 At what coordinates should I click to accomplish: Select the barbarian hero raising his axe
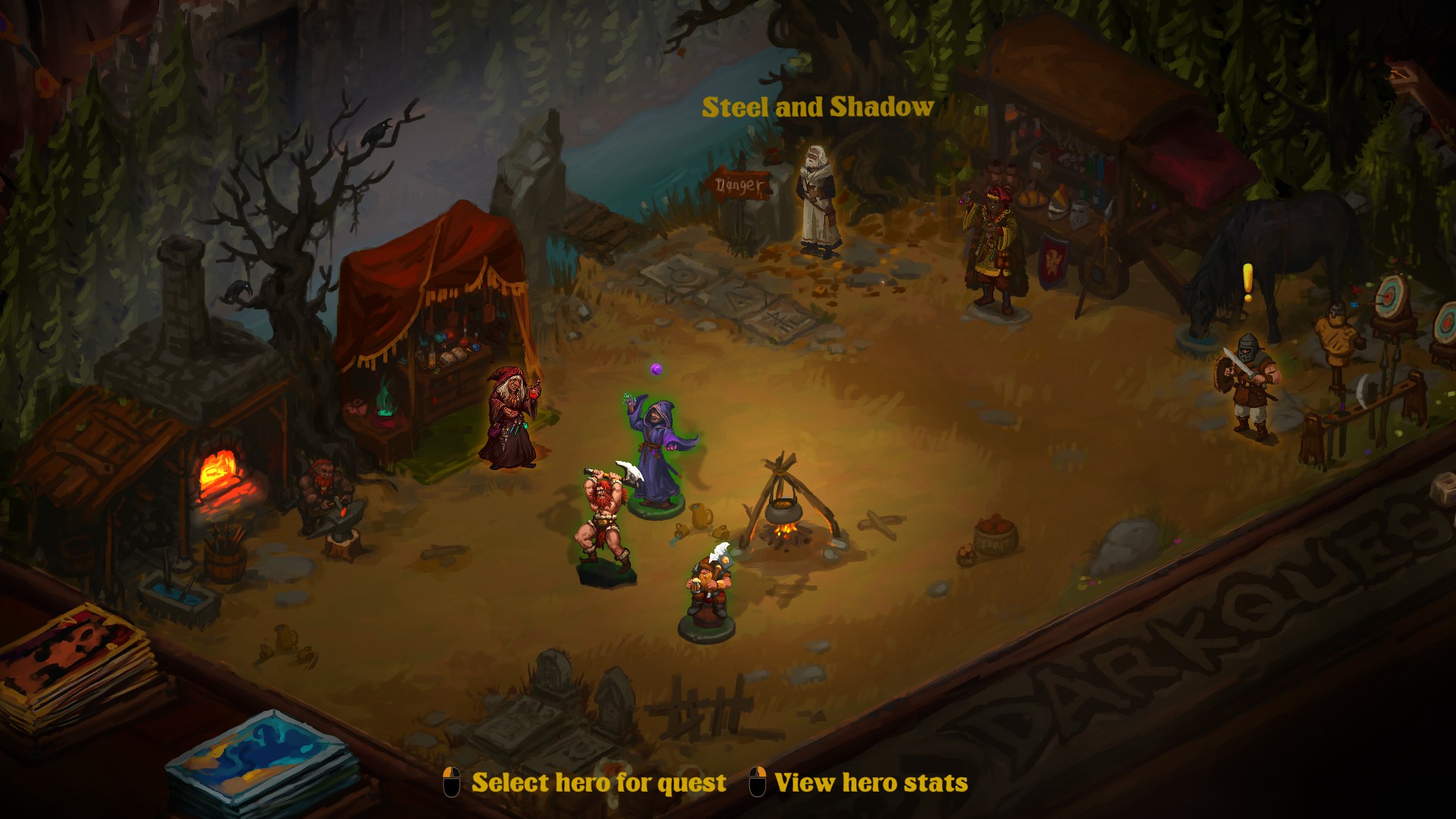click(x=604, y=522)
